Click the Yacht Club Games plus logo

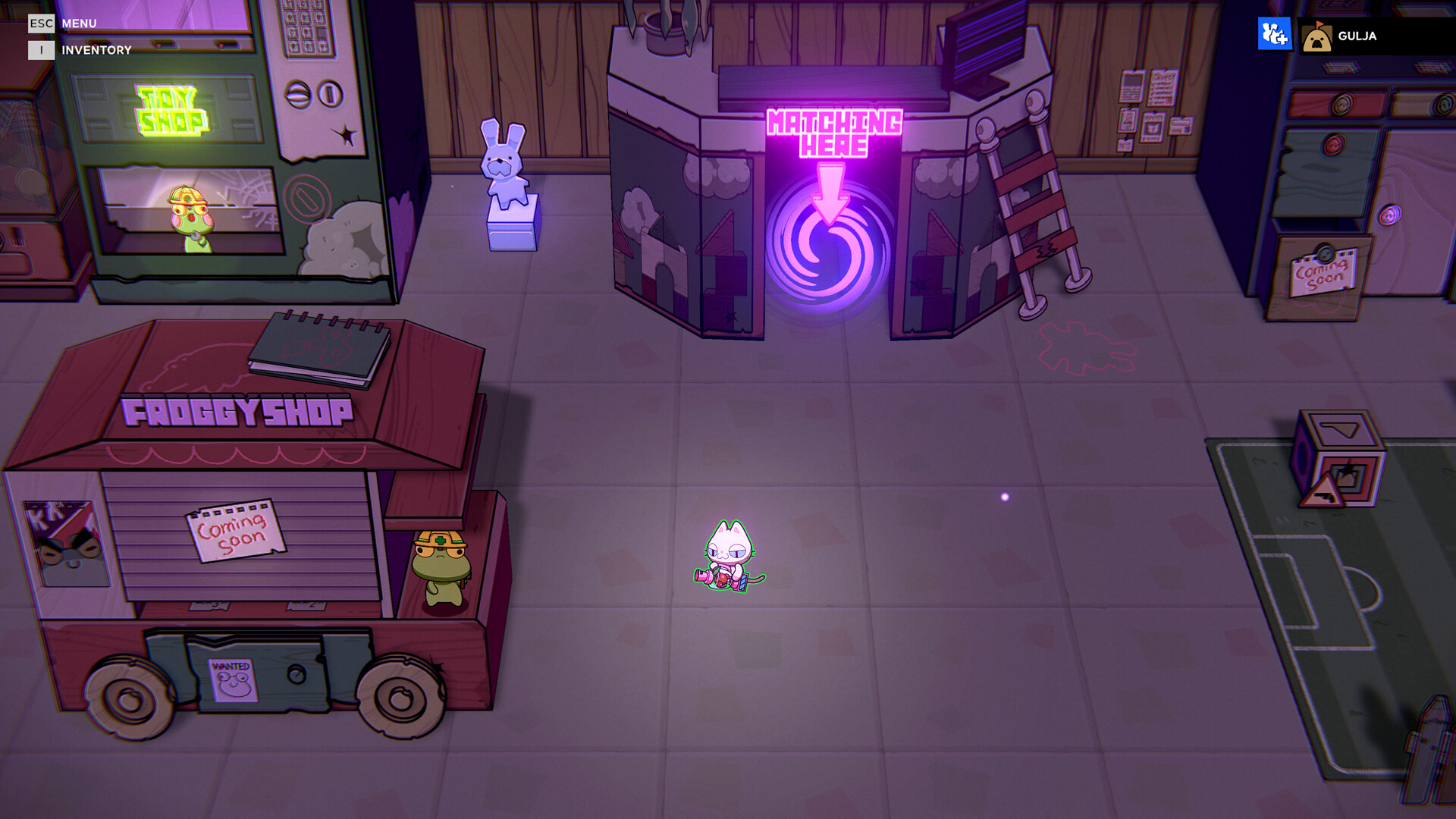pos(1274,35)
